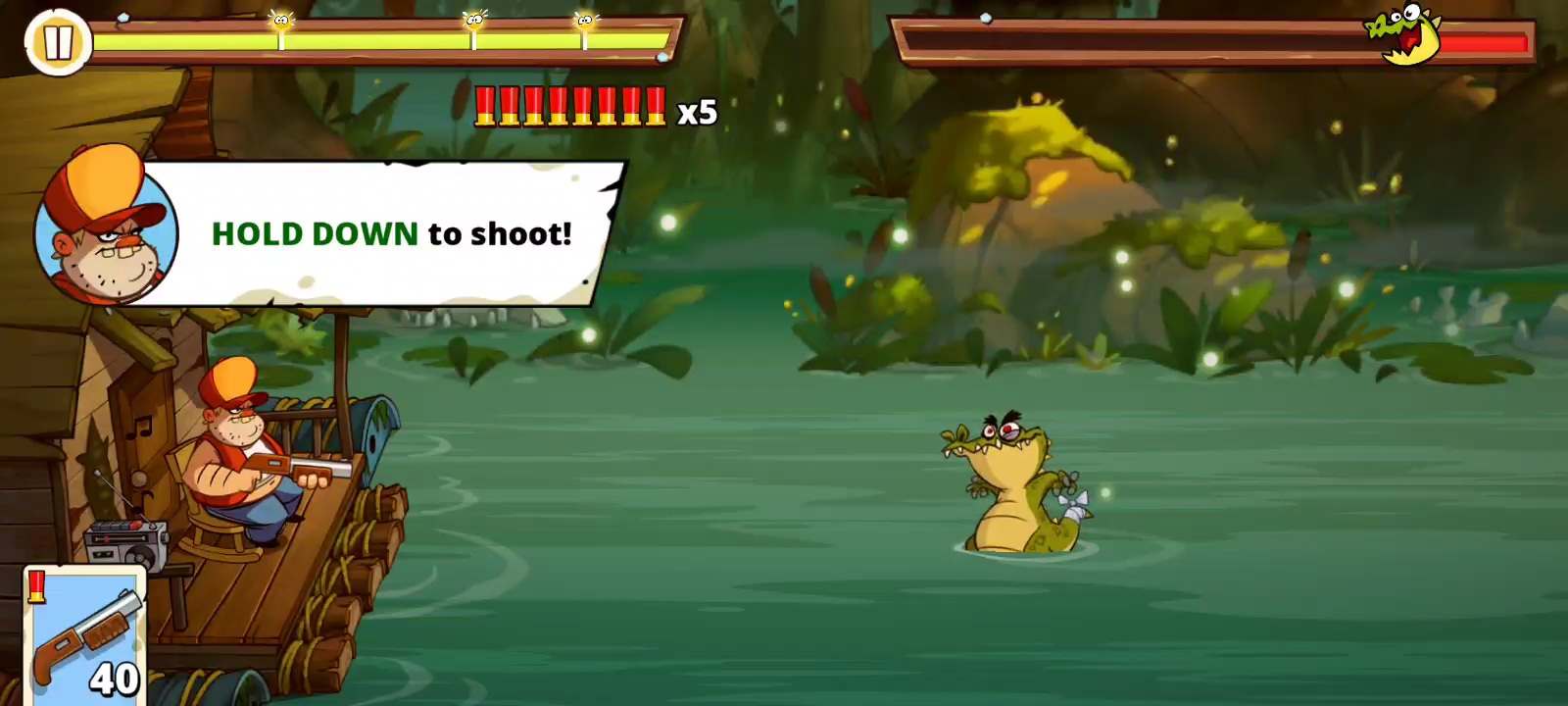Pause the game with the pause button

57,42
